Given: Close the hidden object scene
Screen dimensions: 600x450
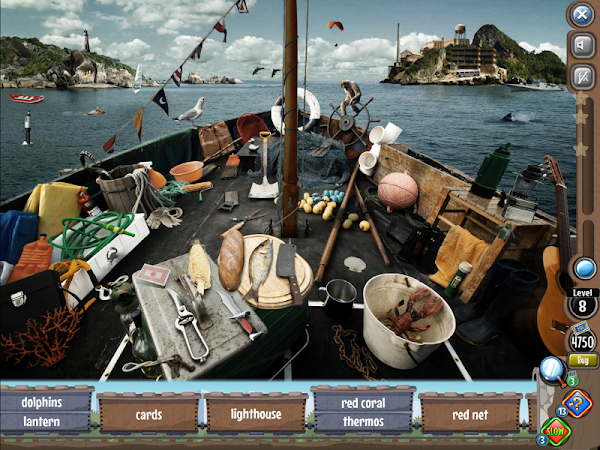Looking at the screenshot, I should 581,14.
